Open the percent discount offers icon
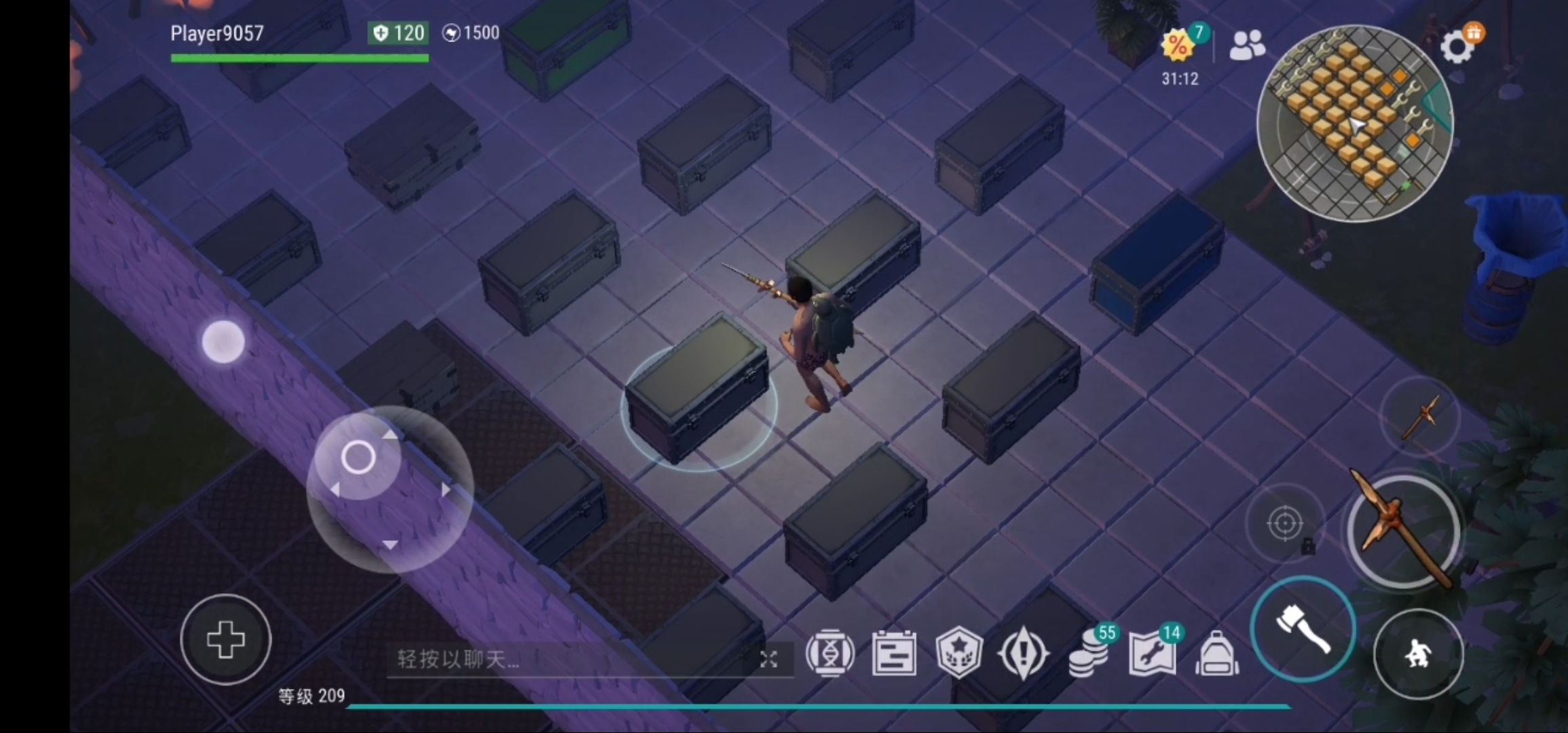This screenshot has width=1568, height=733. pyautogui.click(x=1180, y=46)
